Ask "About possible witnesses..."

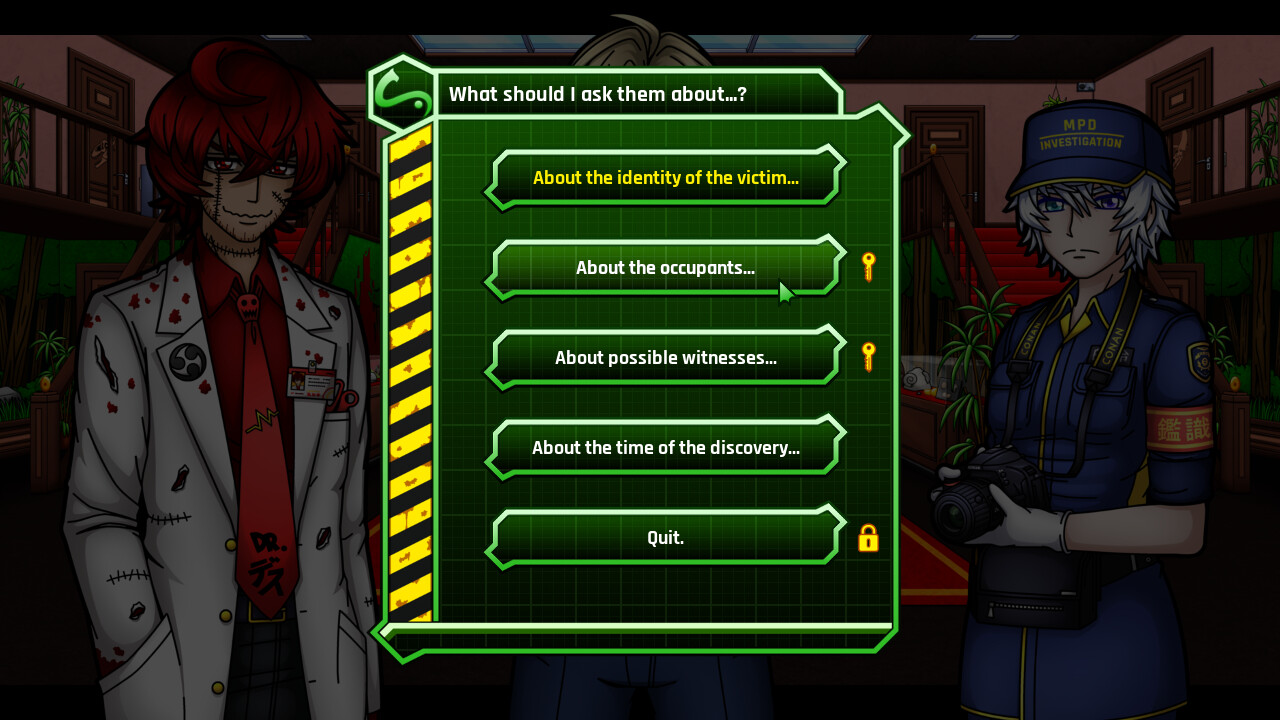[x=664, y=357]
